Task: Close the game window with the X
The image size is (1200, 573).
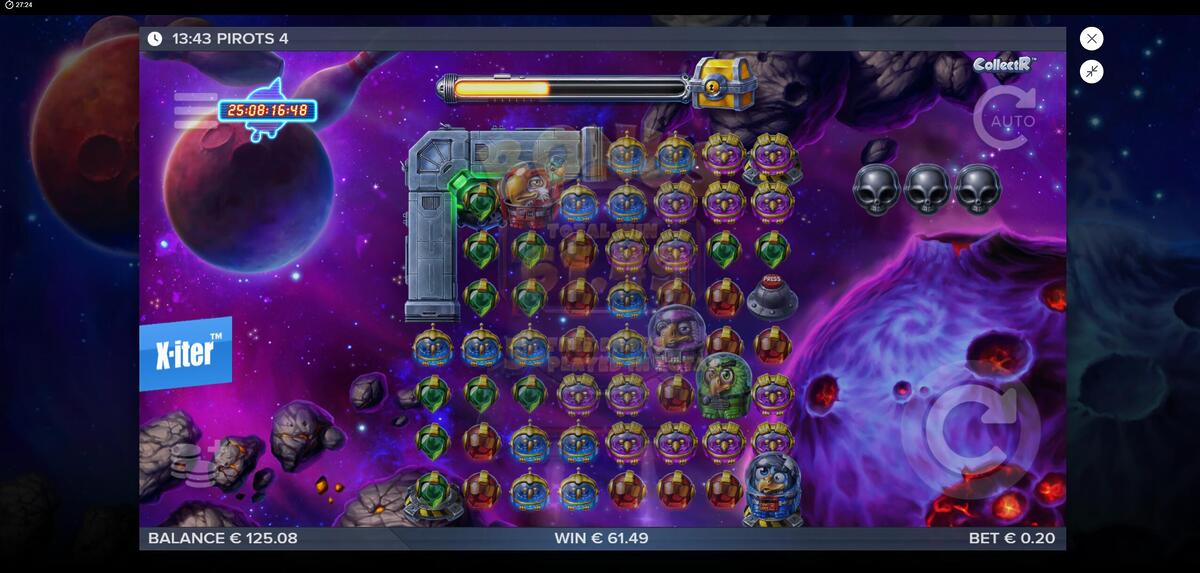Action: click(x=1092, y=39)
